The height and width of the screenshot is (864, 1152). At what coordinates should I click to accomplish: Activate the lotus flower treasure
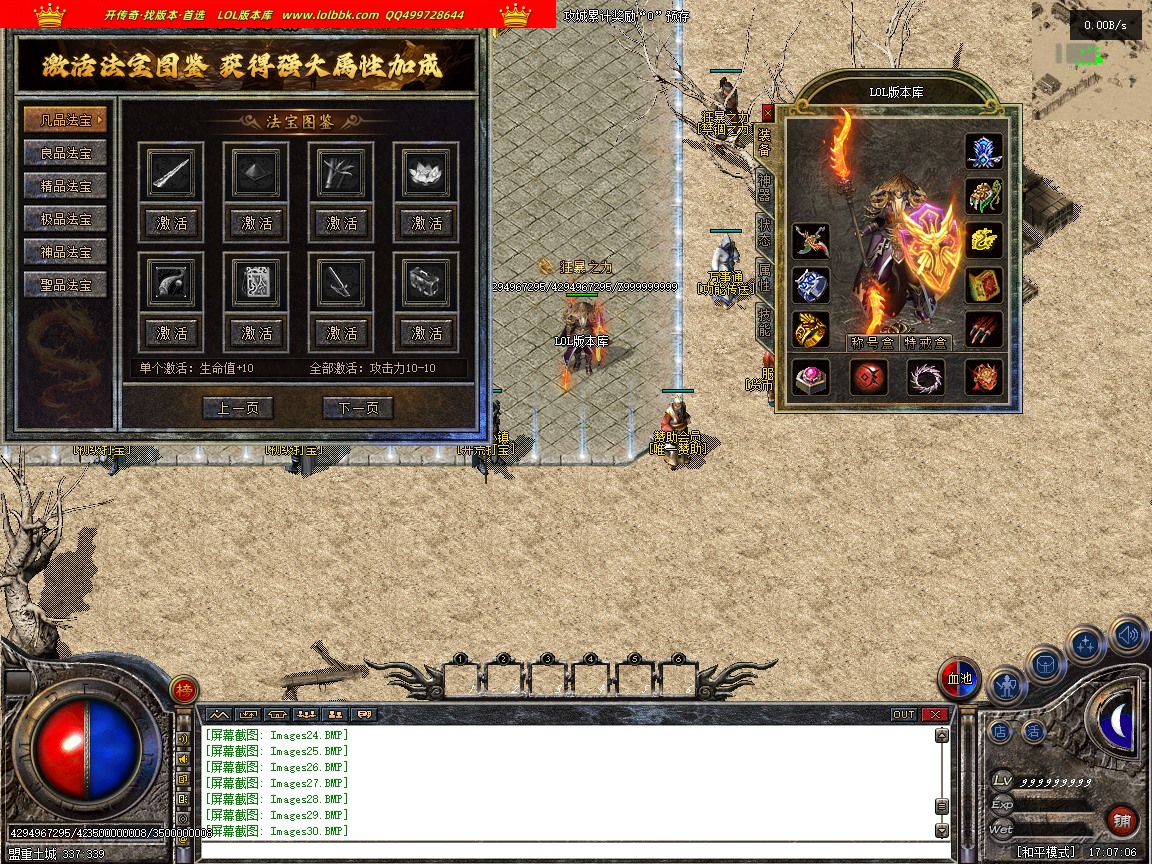[427, 223]
